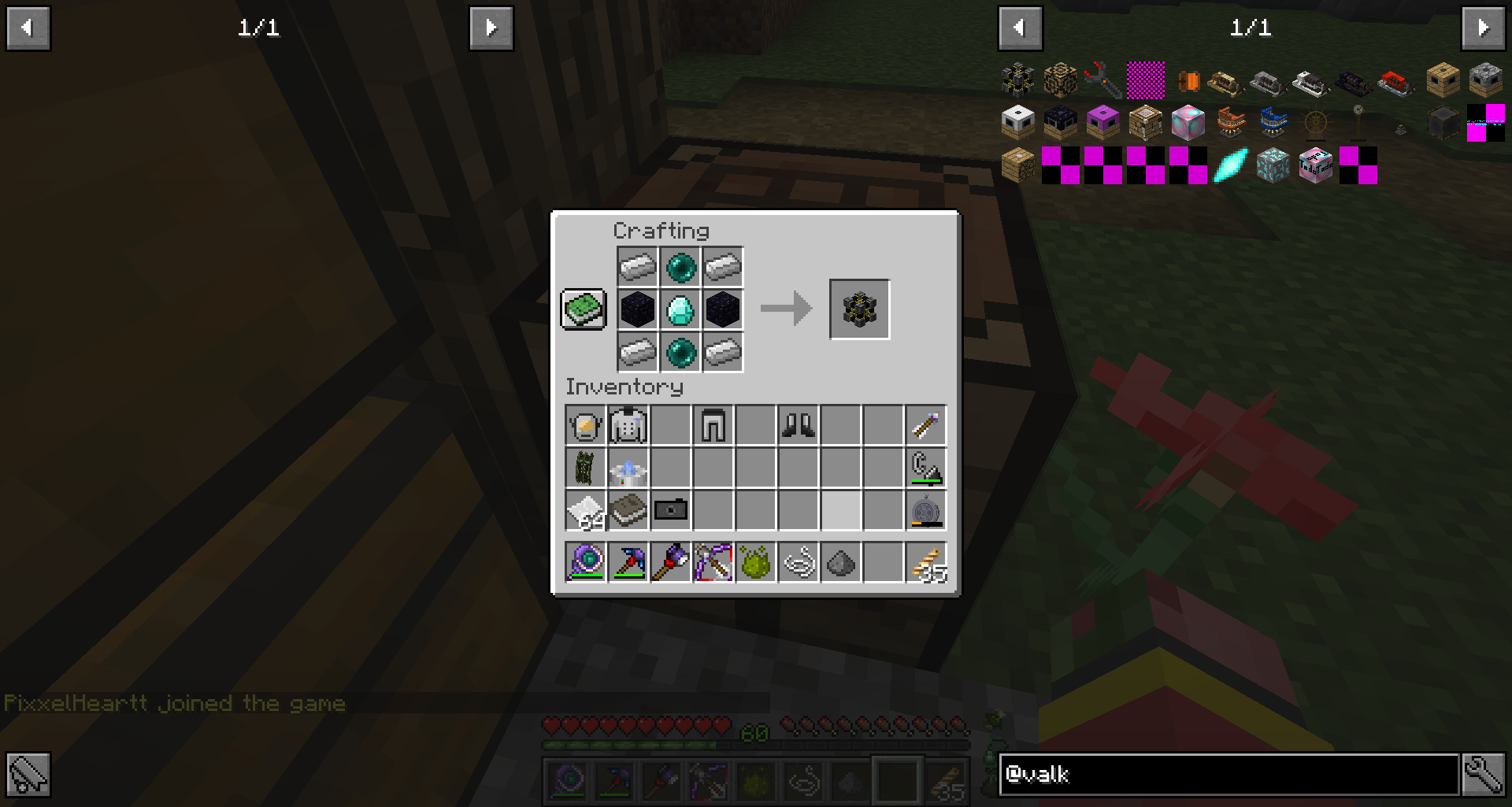Take the crafted block from the output slot
This screenshot has height=807, width=1512.
point(859,309)
